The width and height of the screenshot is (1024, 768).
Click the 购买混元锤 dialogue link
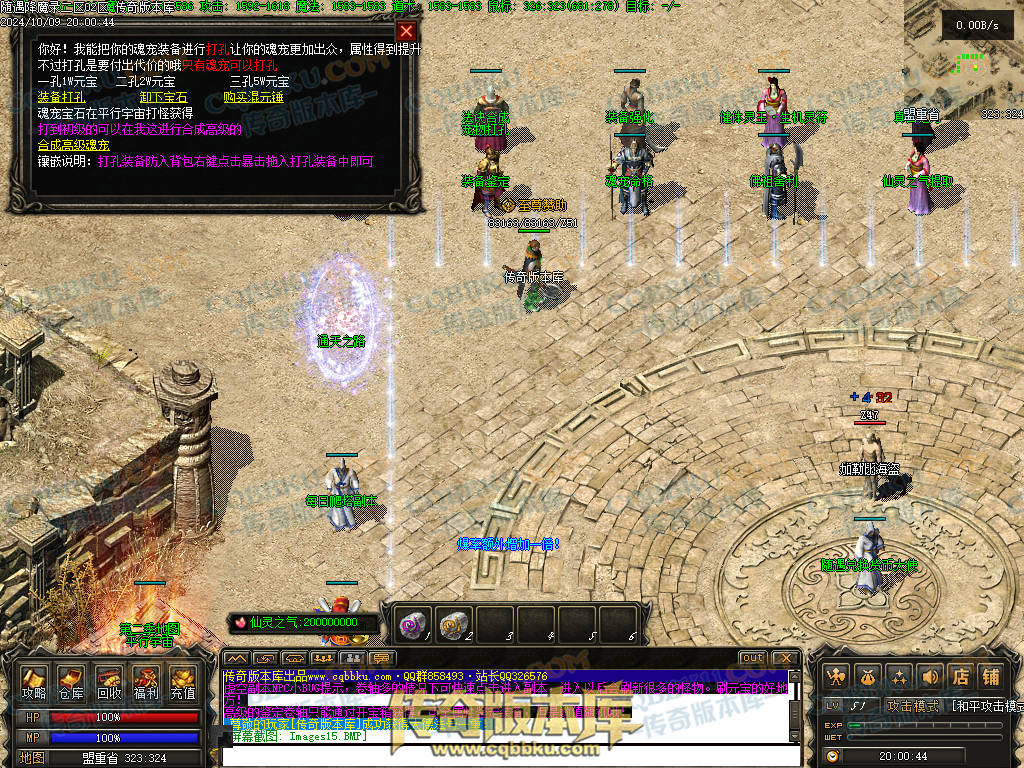tap(253, 98)
